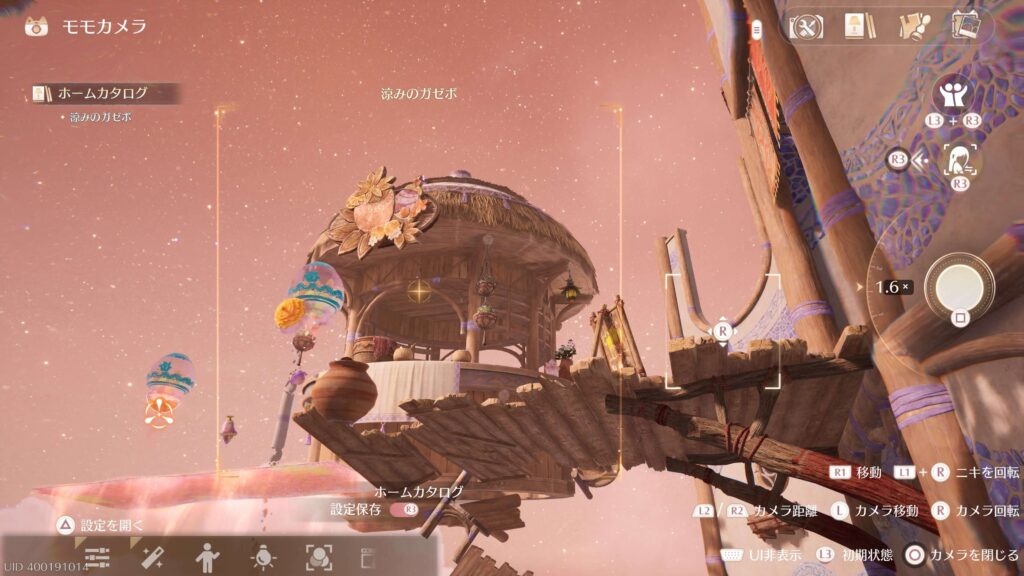The height and width of the screenshot is (576, 1024).
Task: Open the camera tools icon with wrench
Action: pyautogui.click(x=805, y=27)
